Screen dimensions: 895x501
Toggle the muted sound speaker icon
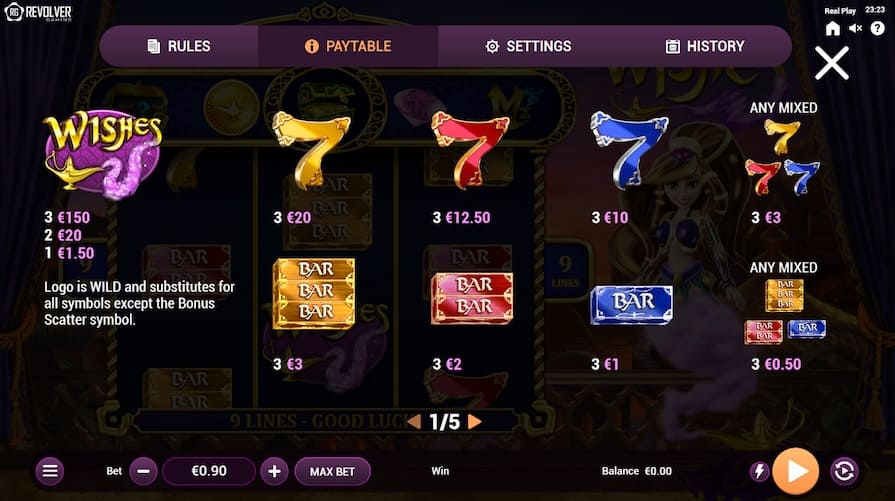(855, 28)
